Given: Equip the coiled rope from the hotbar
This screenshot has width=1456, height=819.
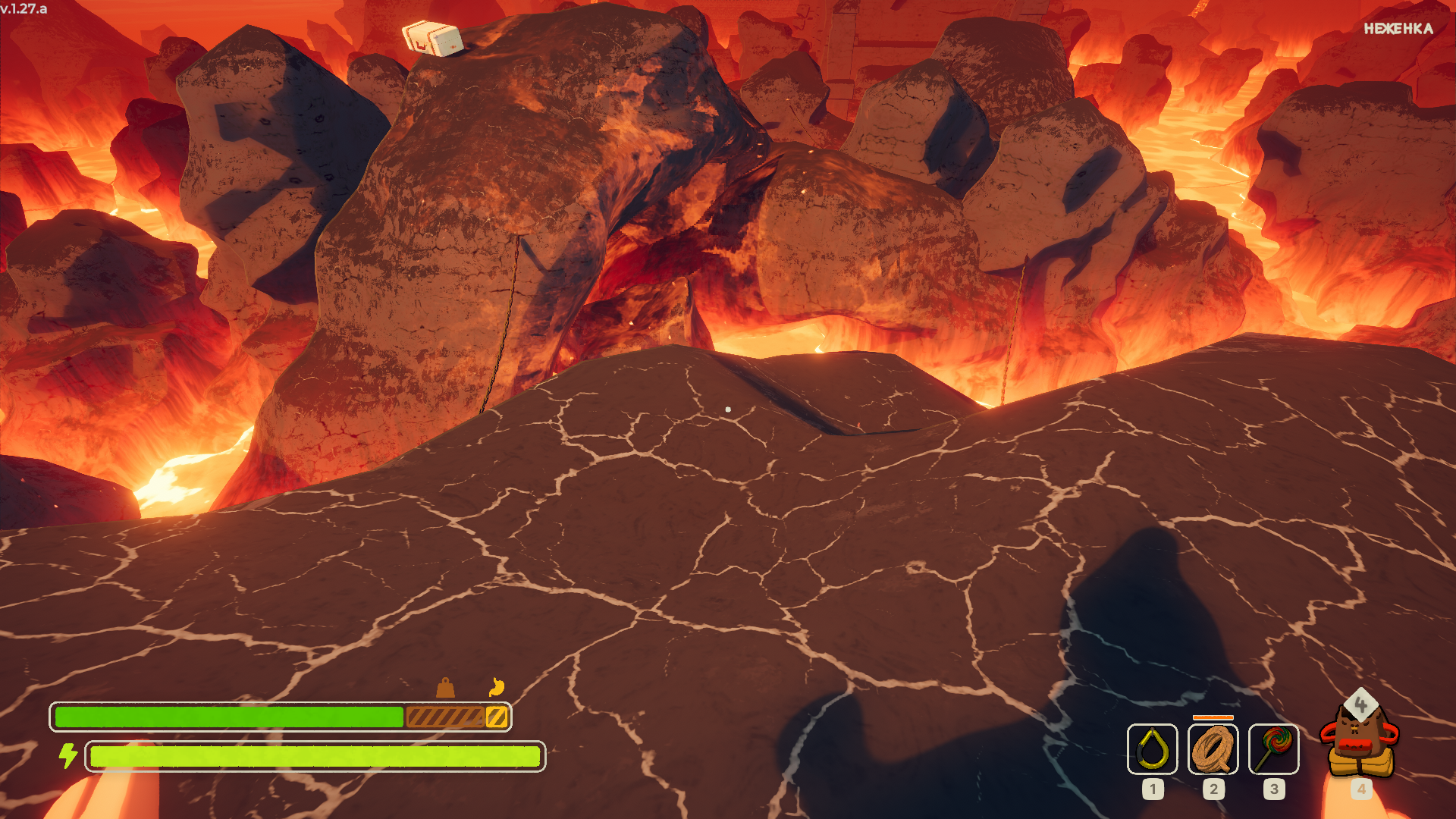Looking at the screenshot, I should (1213, 748).
